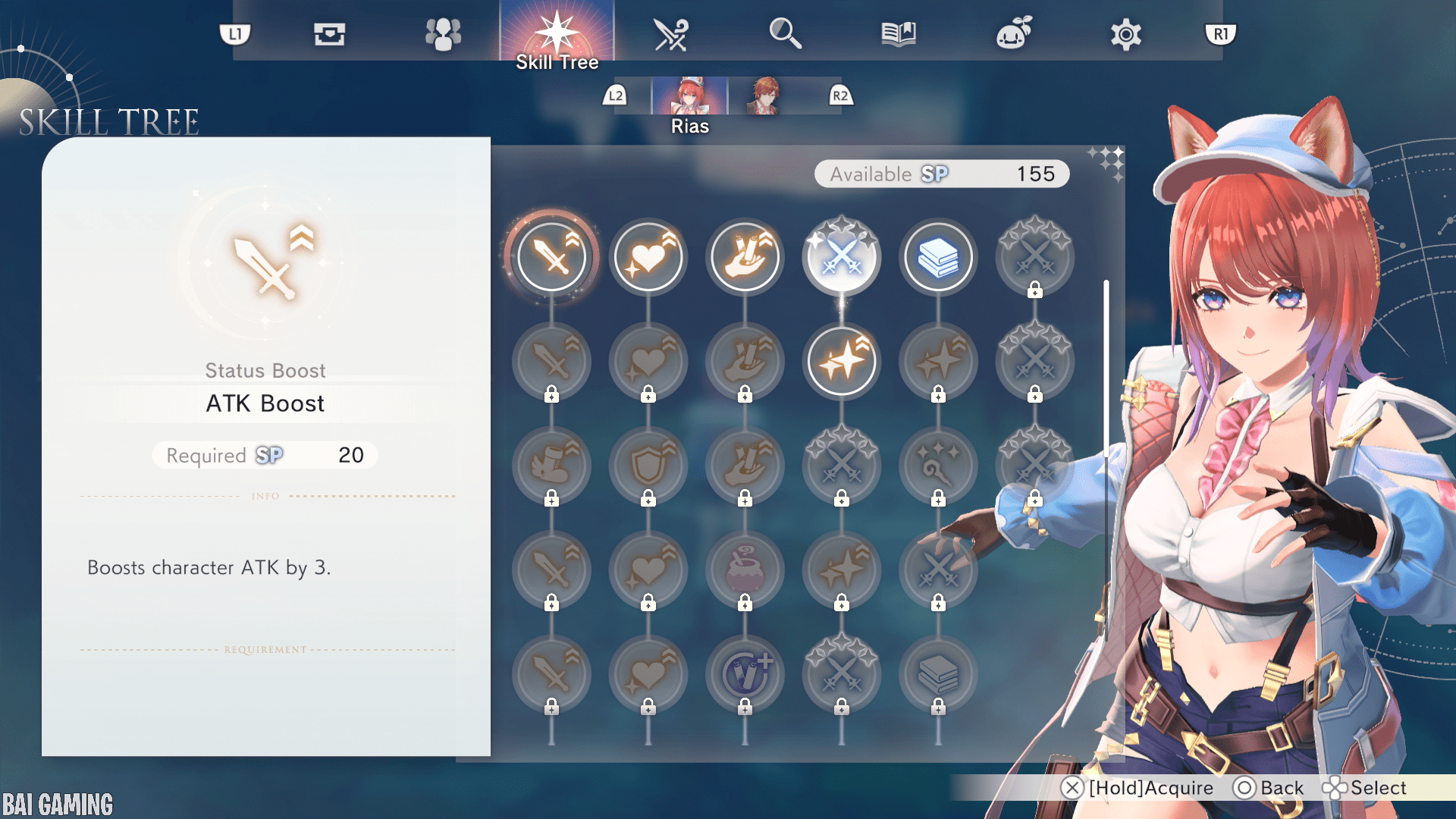1456x819 pixels.
Task: Choose the top heart boost skill node
Action: click(648, 257)
